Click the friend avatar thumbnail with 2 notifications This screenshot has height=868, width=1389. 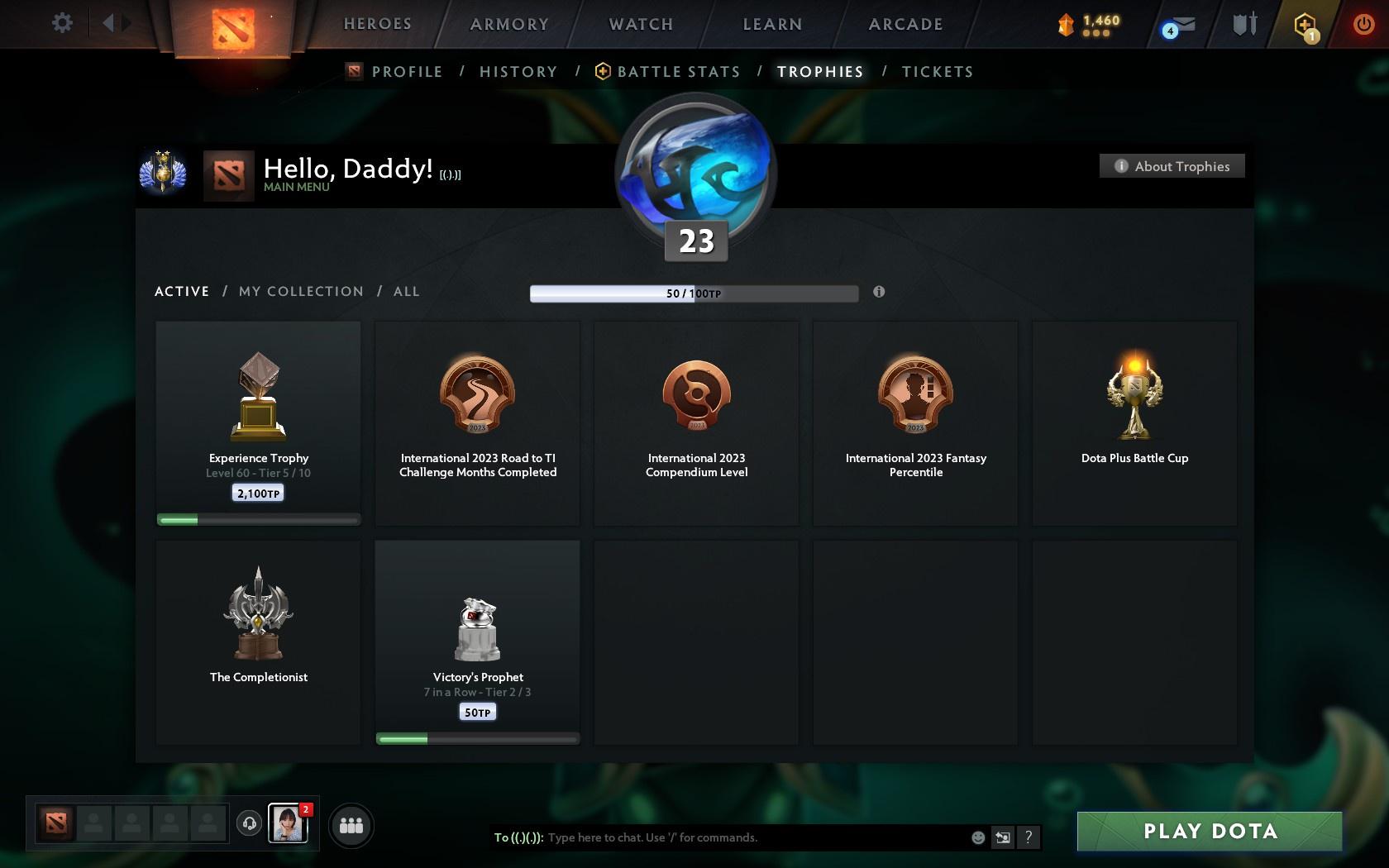pyautogui.click(x=287, y=823)
